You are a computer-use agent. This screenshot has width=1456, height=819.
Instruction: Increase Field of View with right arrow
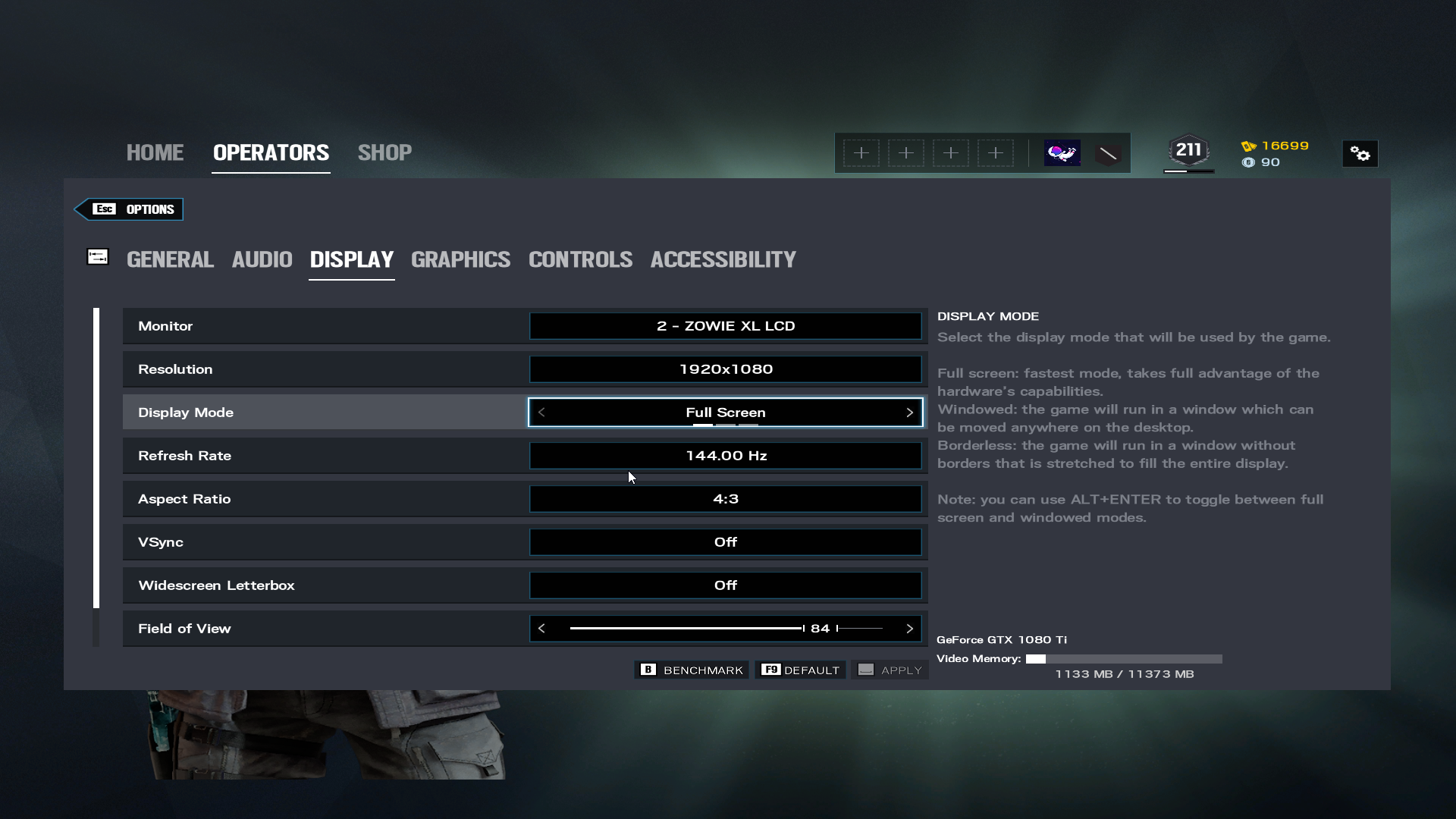(x=909, y=629)
